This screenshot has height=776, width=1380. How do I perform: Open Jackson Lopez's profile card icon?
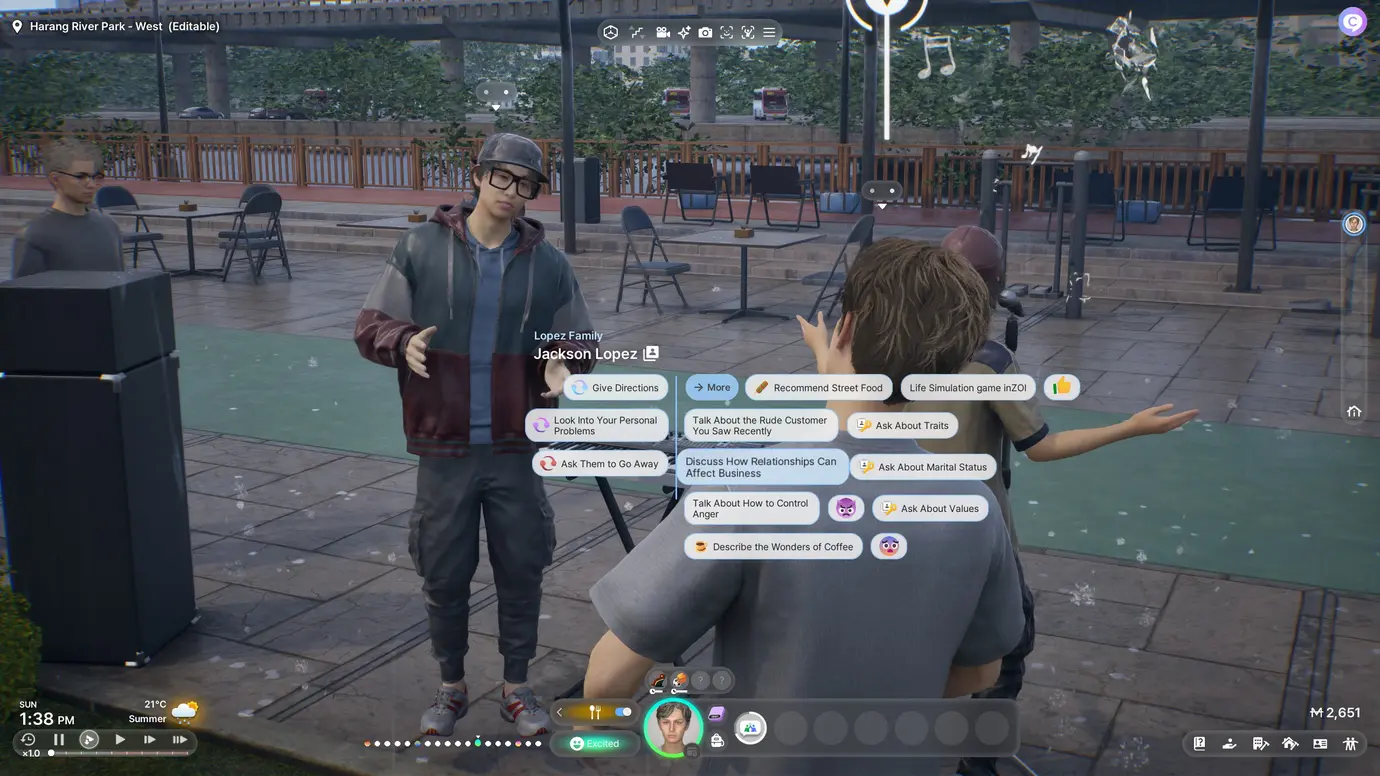(651, 353)
